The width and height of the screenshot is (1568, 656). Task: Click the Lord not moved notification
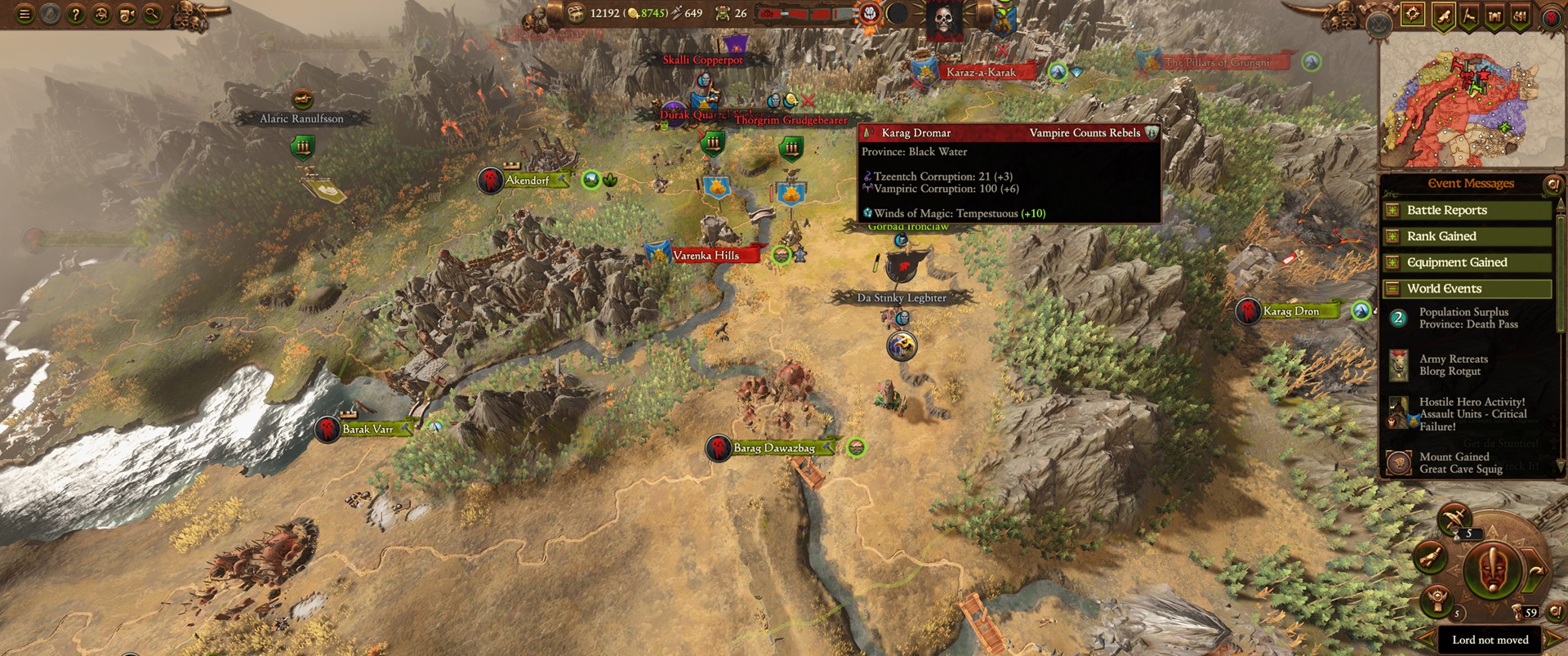[1491, 640]
